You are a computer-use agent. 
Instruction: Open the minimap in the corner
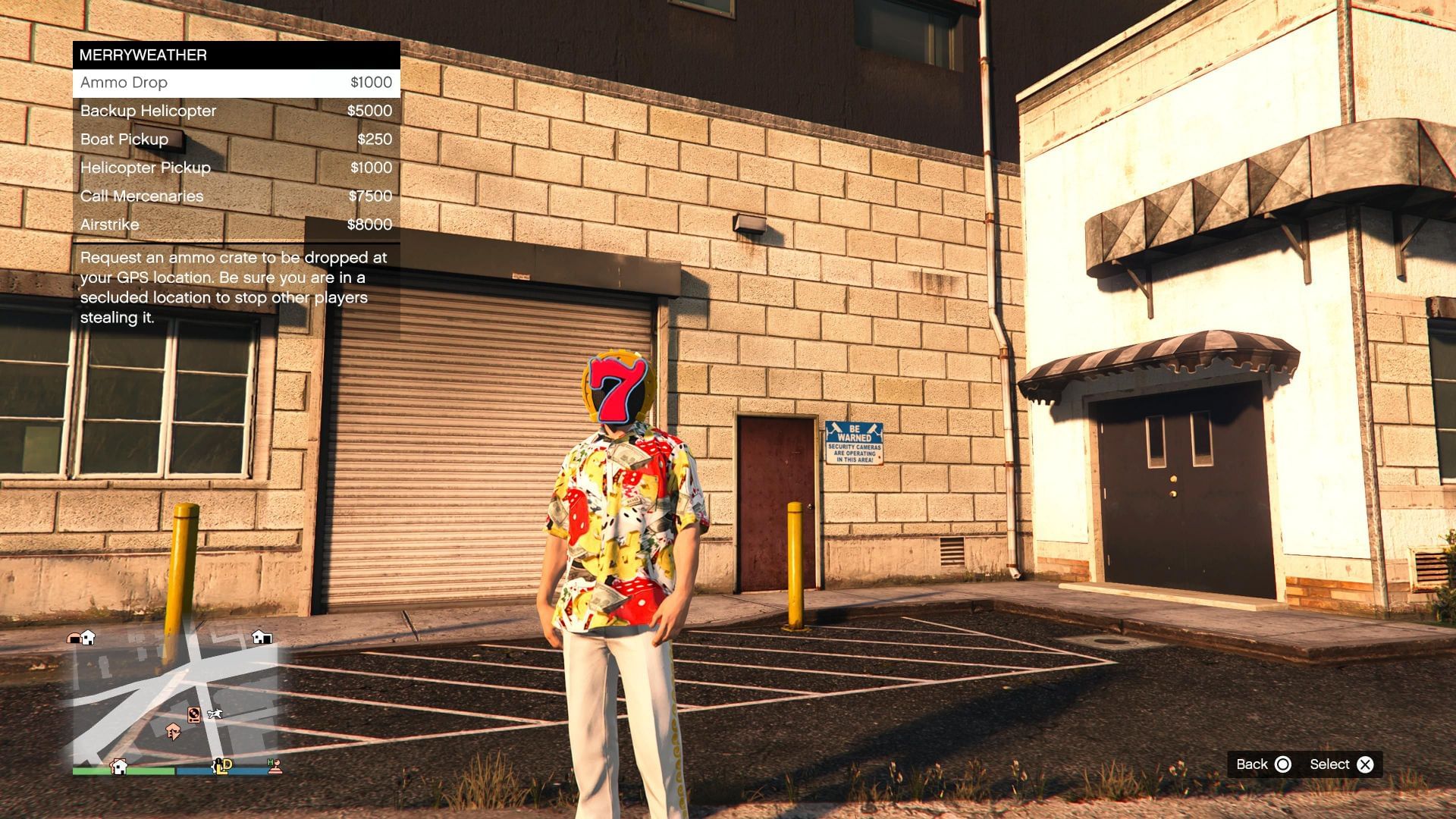175,702
